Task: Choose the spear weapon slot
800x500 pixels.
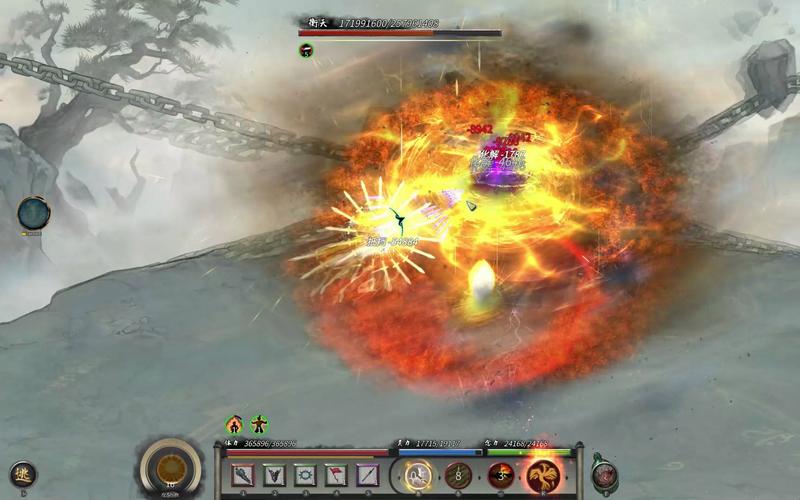Action: click(x=368, y=476)
